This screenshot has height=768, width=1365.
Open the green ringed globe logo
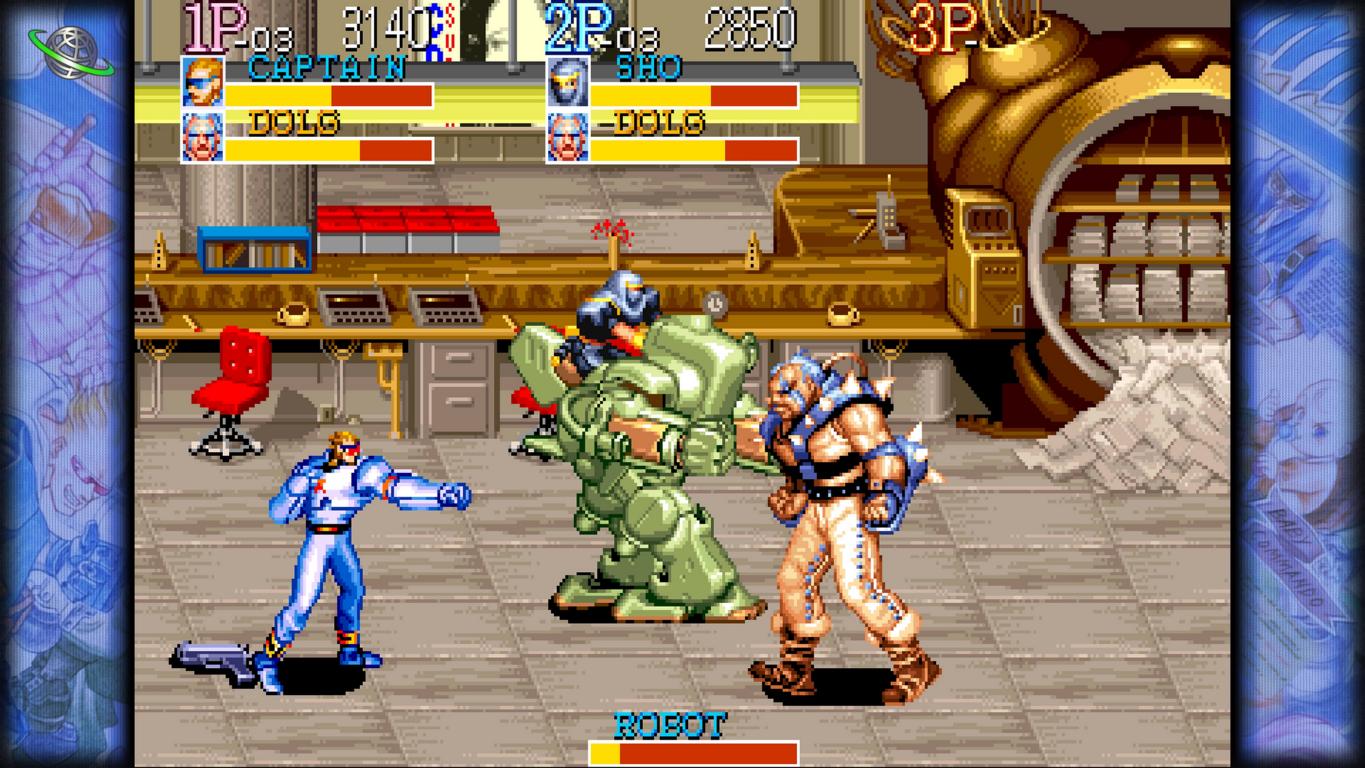[72, 48]
